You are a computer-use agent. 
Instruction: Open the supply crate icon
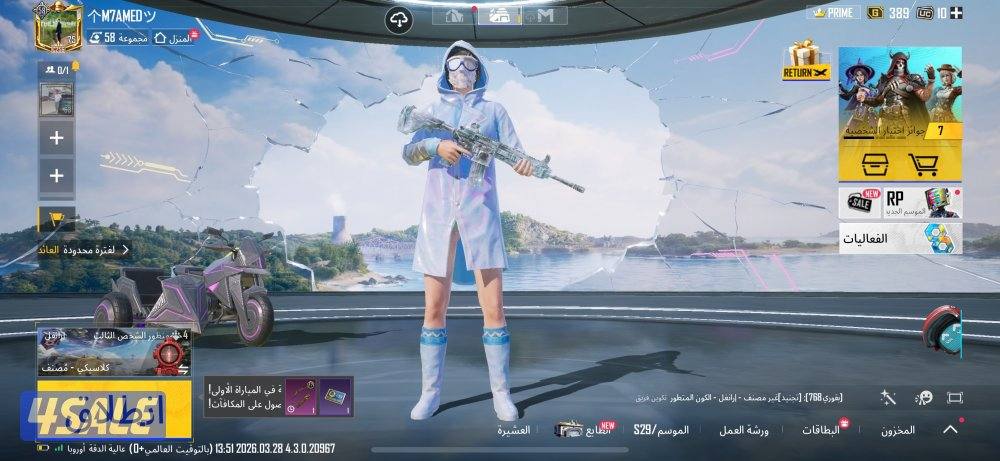coord(862,164)
